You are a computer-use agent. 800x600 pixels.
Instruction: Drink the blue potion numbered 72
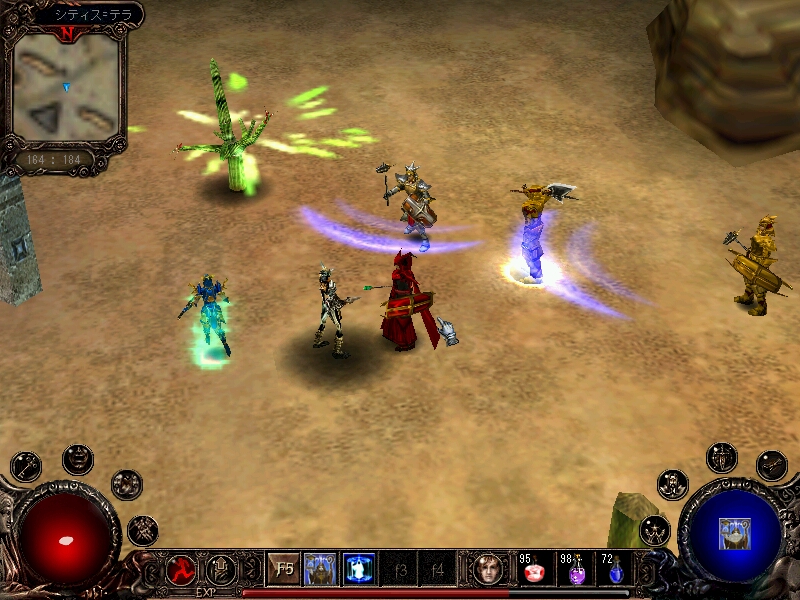point(616,573)
